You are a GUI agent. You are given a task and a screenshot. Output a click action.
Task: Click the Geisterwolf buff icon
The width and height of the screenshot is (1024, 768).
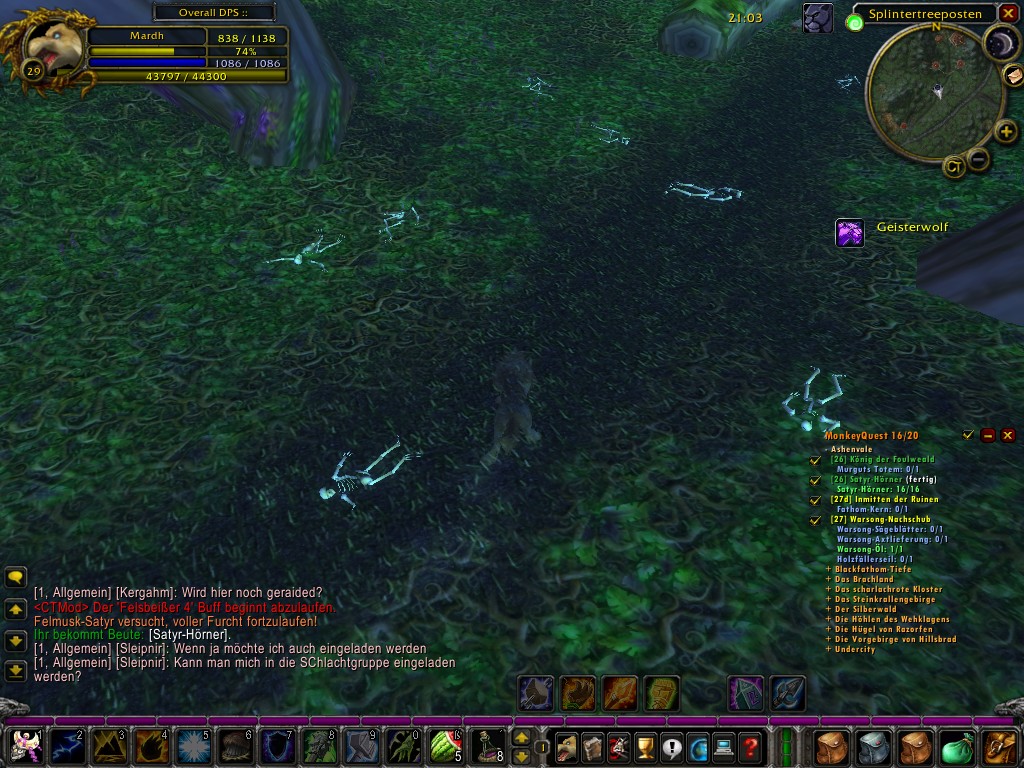click(x=850, y=232)
